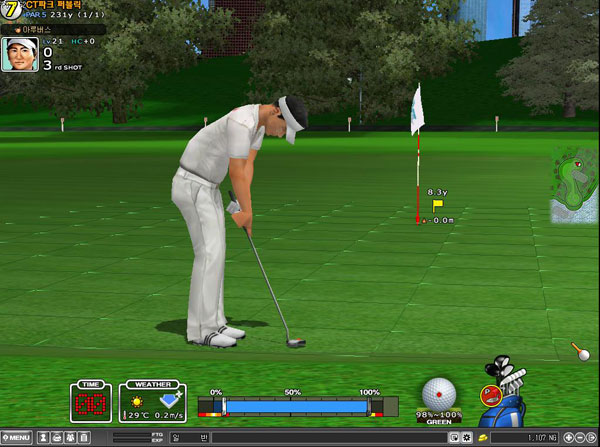This screenshot has height=447, width=600.
Task: Click the golf club view icon
Action: point(580,350)
